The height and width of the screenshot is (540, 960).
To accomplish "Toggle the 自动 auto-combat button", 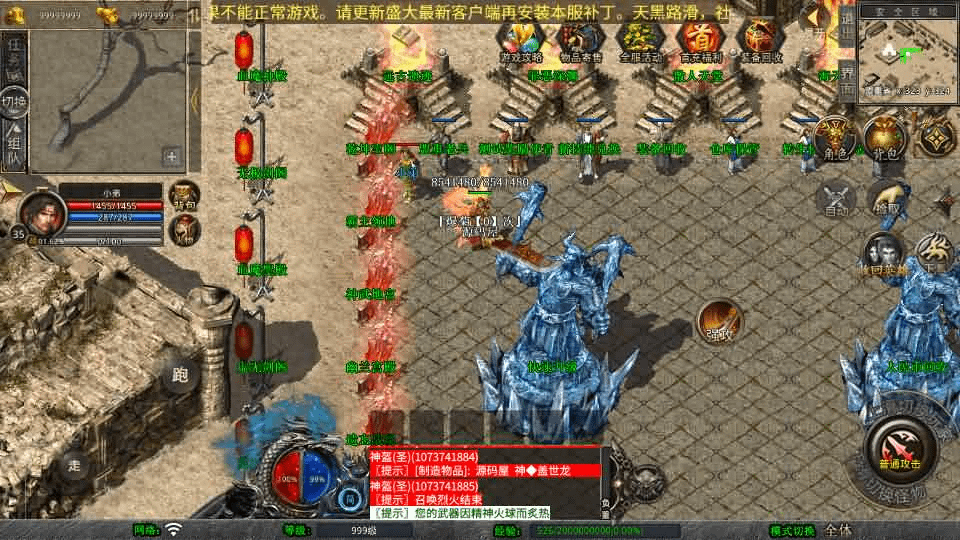I will point(836,199).
